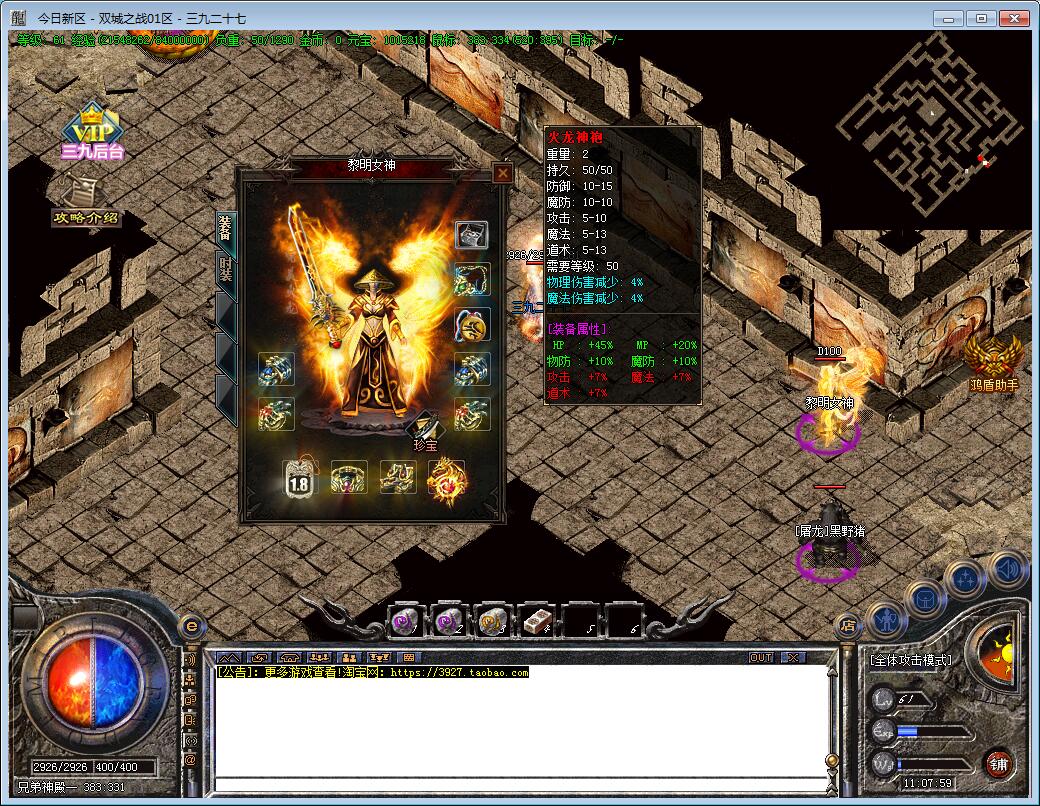Viewport: 1040px width, 806px height.
Task: Switch to the 时装 fashion tab
Action: (x=226, y=269)
